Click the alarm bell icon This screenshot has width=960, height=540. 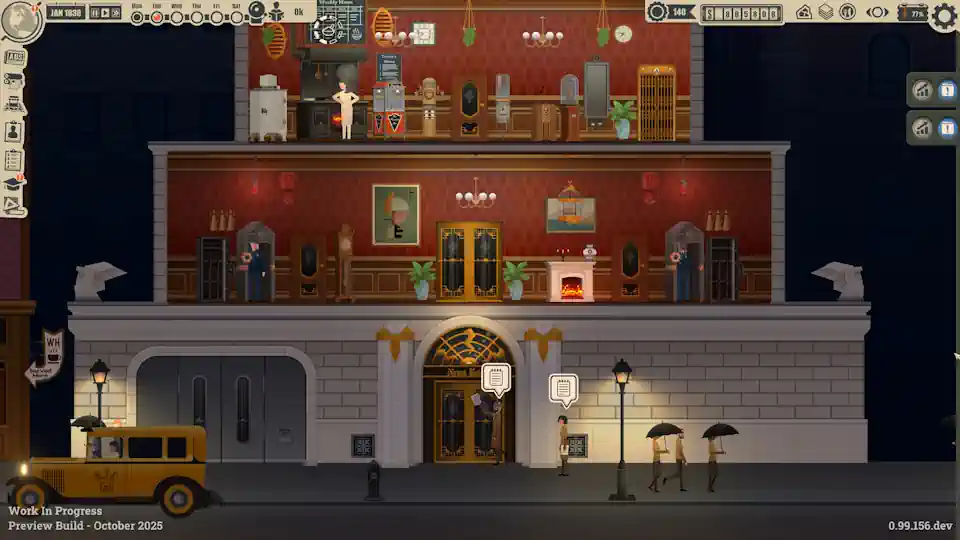click(257, 12)
